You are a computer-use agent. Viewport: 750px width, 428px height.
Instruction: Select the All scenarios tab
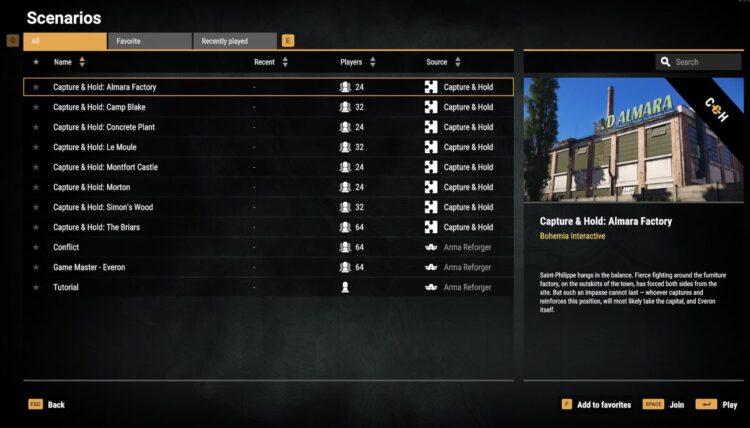click(x=64, y=41)
